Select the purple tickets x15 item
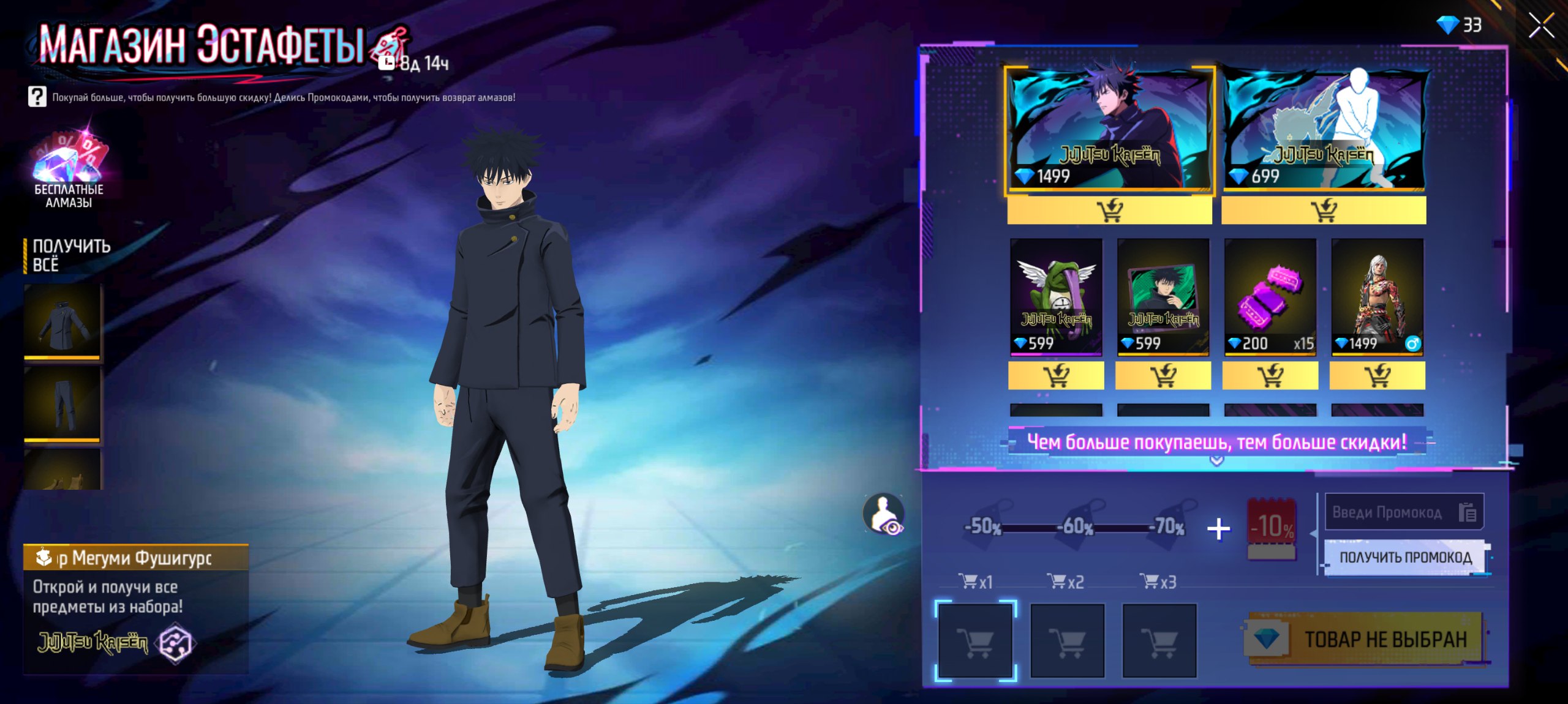 click(x=1270, y=296)
